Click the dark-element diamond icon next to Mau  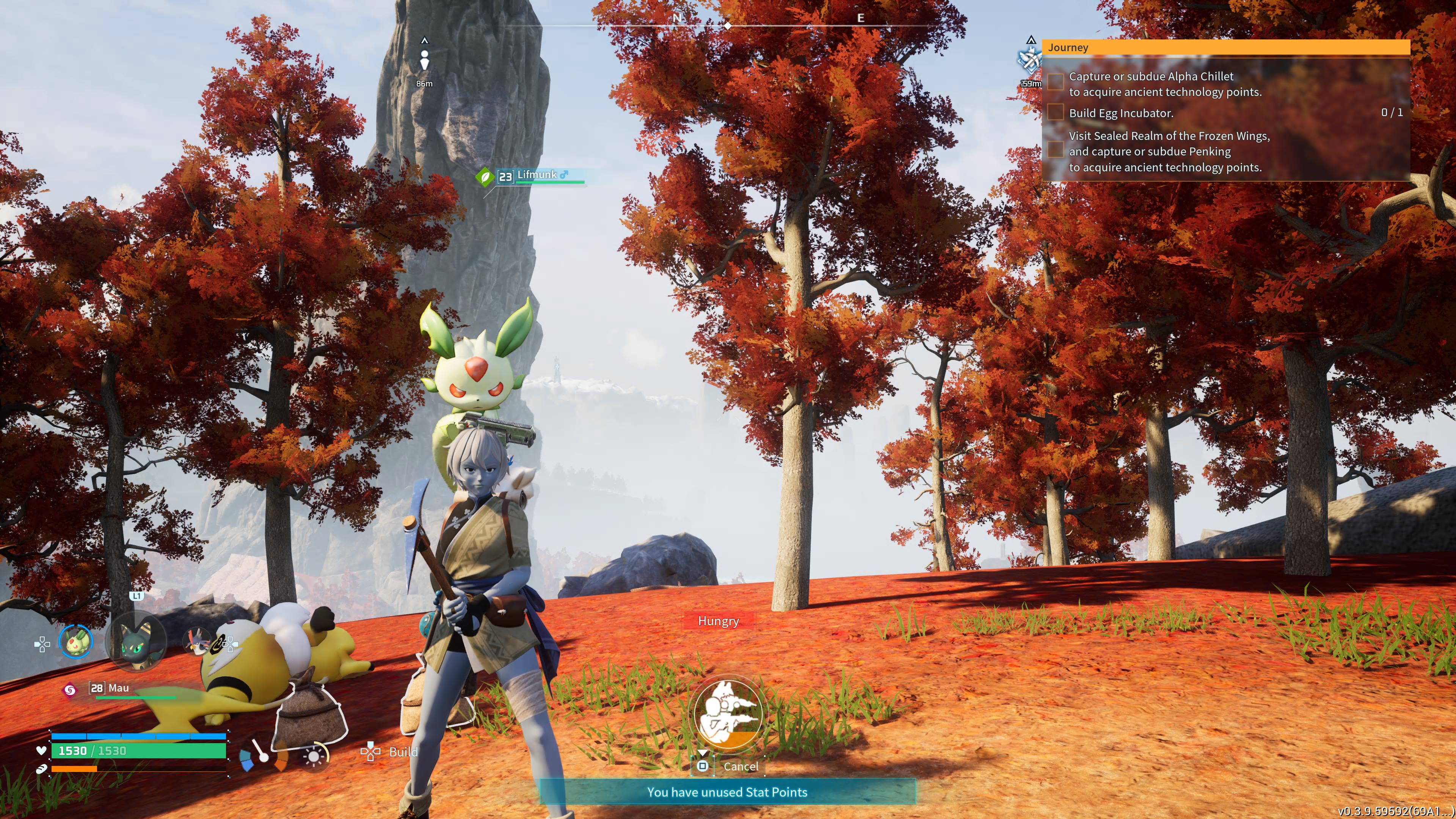click(71, 691)
